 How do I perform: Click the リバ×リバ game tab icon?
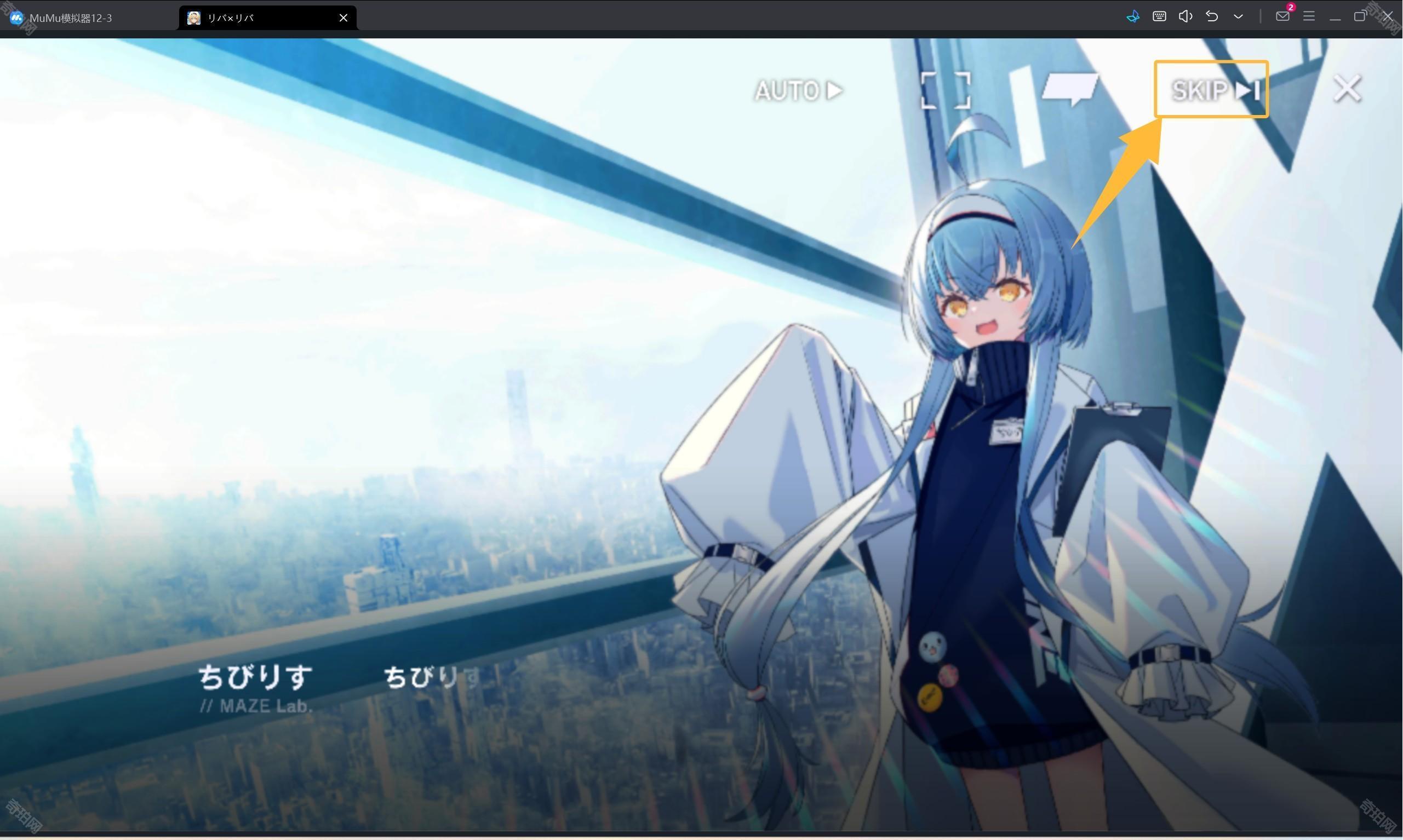(193, 18)
